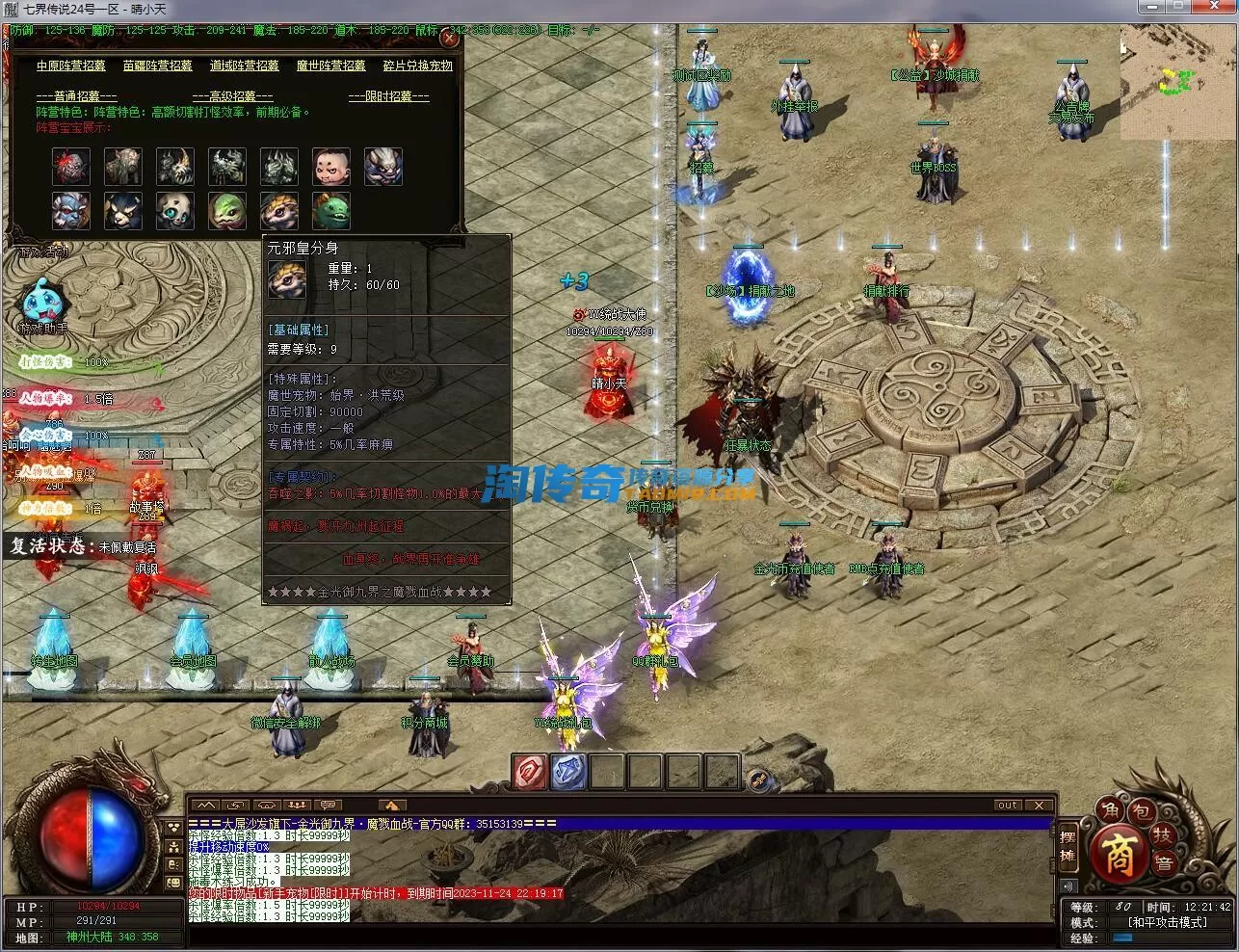The image size is (1239, 952).
Task: Click the minimap in the corner
Action: (x=1178, y=81)
